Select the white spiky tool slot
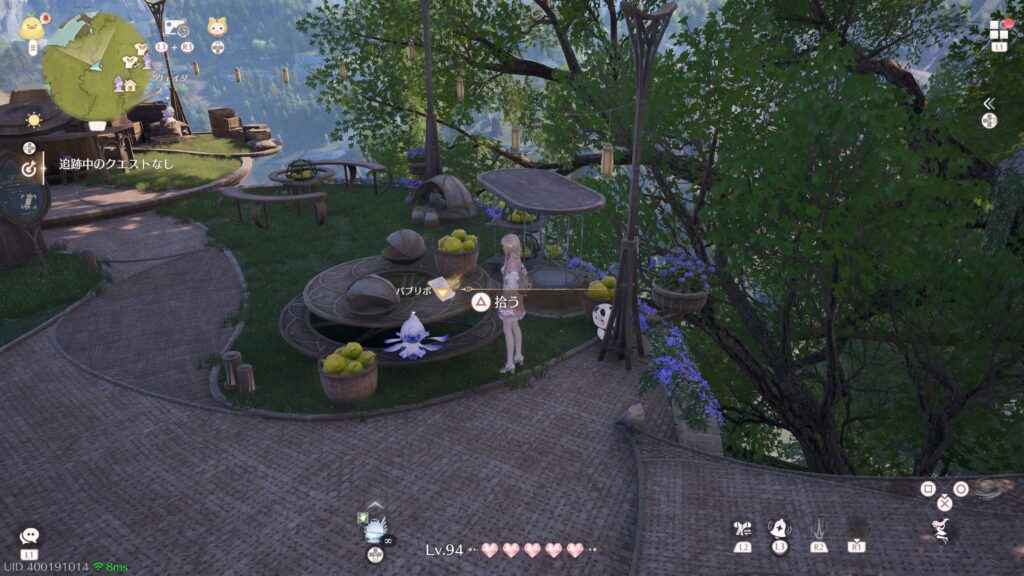 (376, 528)
